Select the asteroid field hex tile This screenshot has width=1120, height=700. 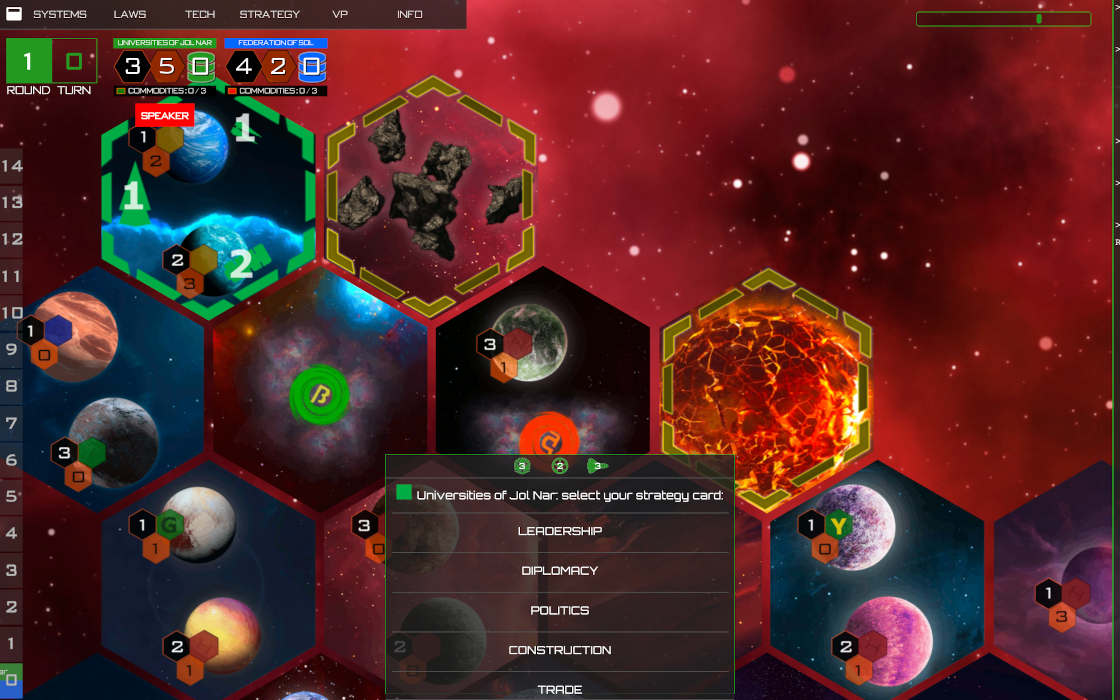point(428,185)
